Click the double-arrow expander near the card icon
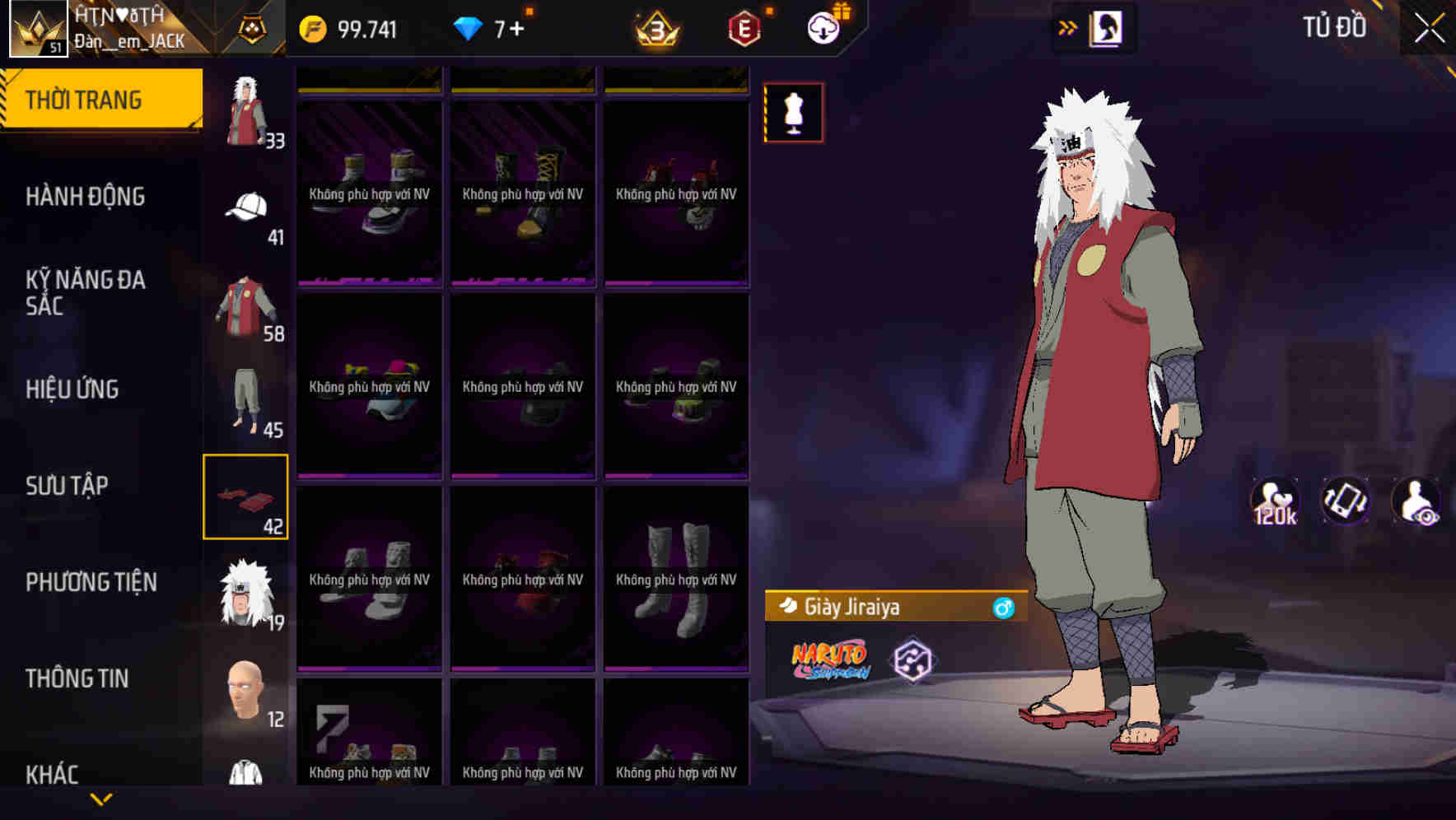 point(1069,26)
